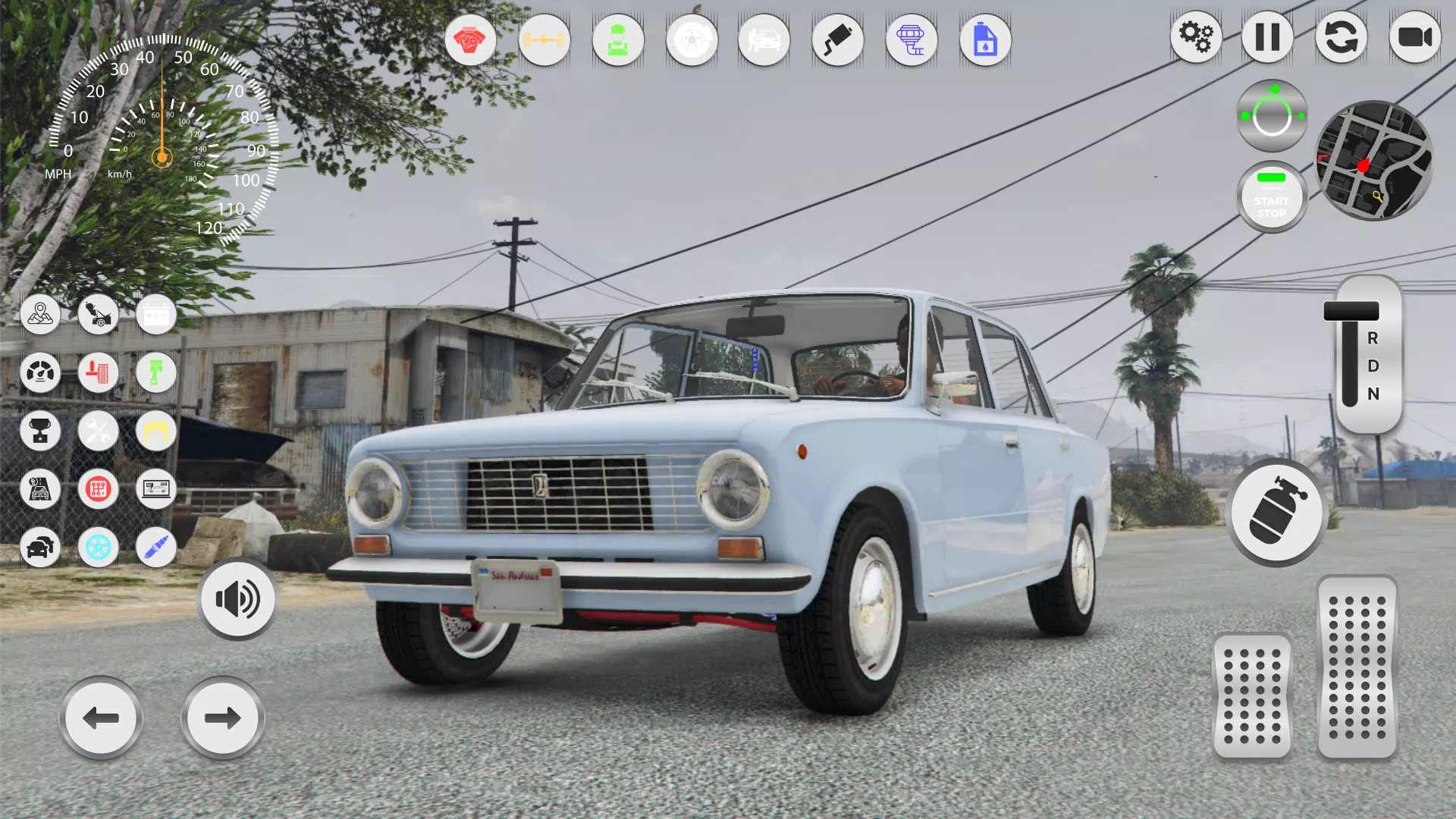
Task: Pause the game
Action: pos(1269,38)
